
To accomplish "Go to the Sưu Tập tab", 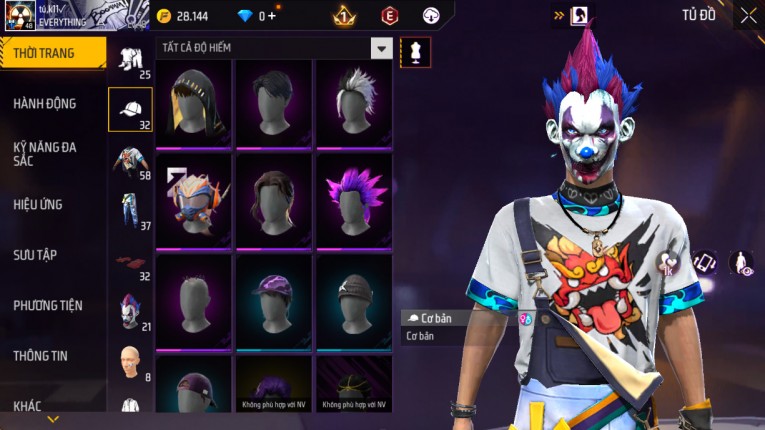I will click(x=35, y=255).
